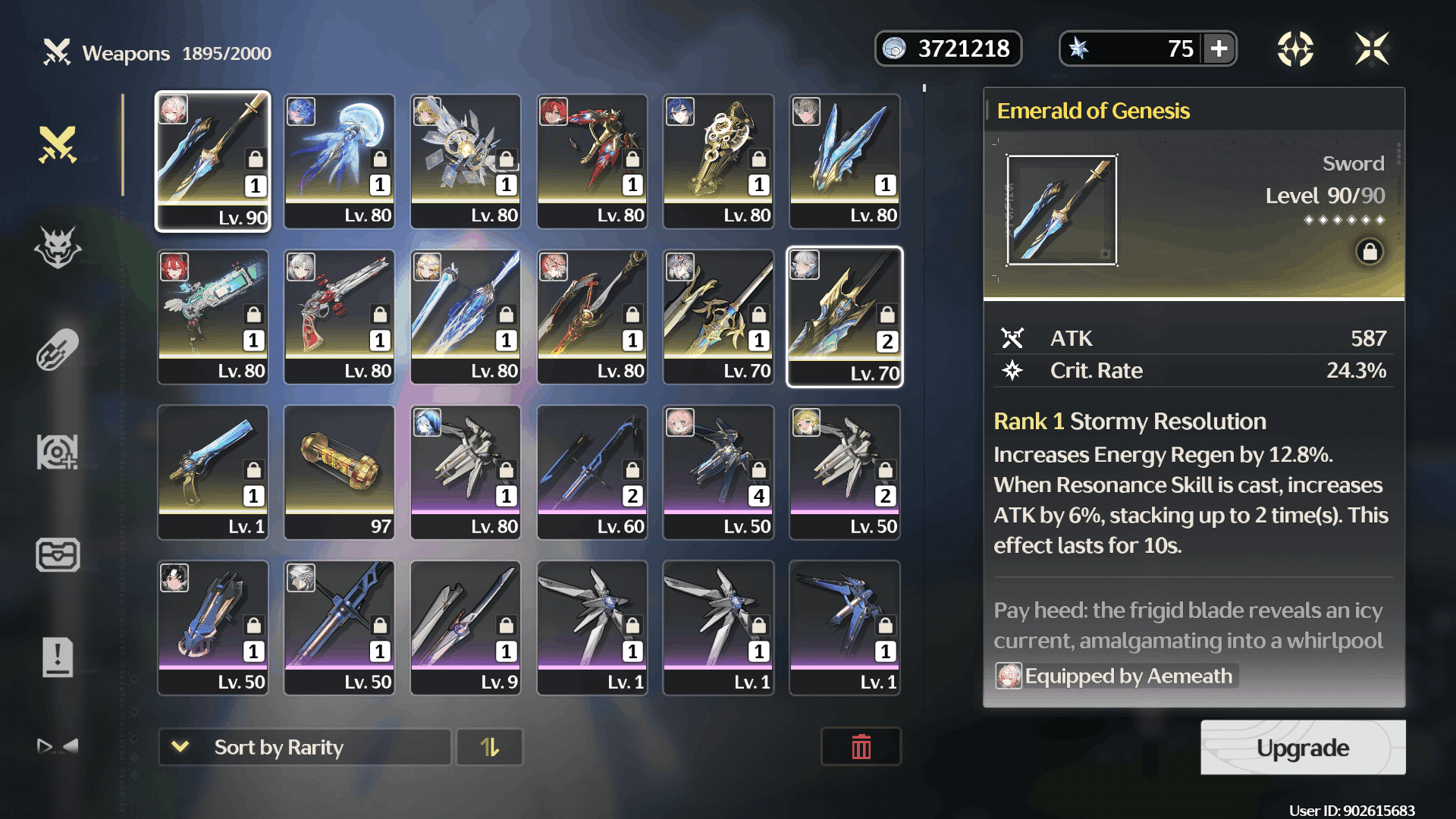This screenshot has height=819, width=1456.
Task: Upgrade the Emerald of Genesis sword
Action: click(1302, 748)
